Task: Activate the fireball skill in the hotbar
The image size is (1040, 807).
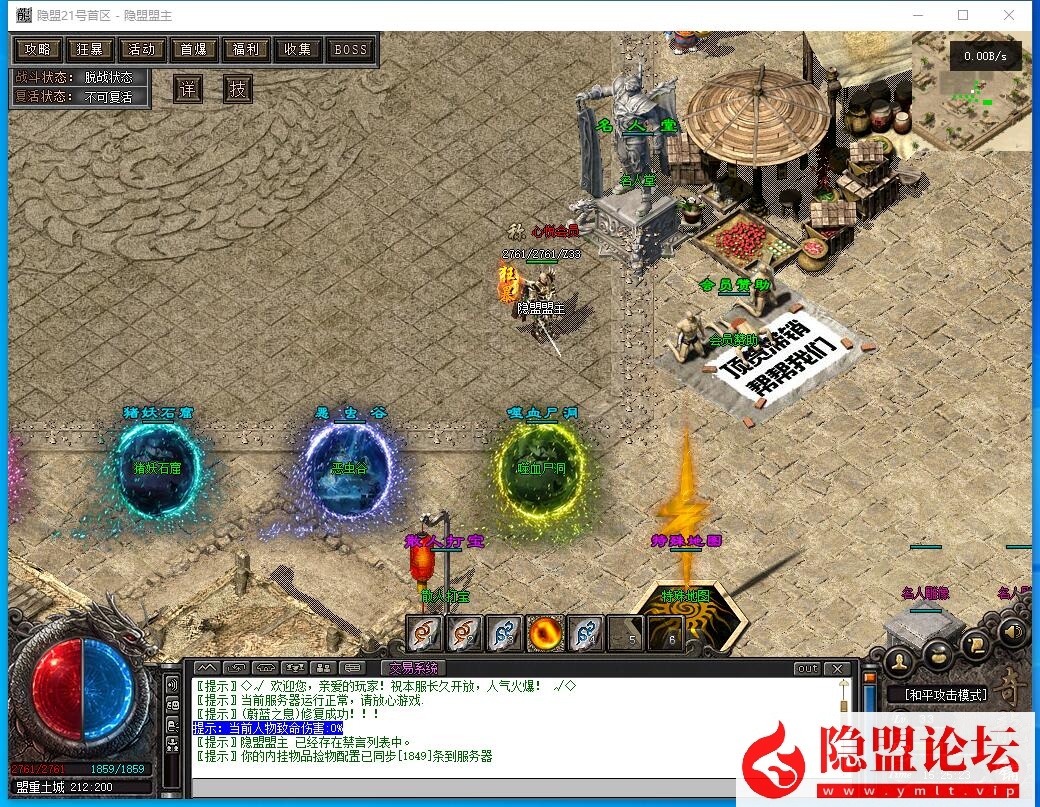Action: point(544,633)
